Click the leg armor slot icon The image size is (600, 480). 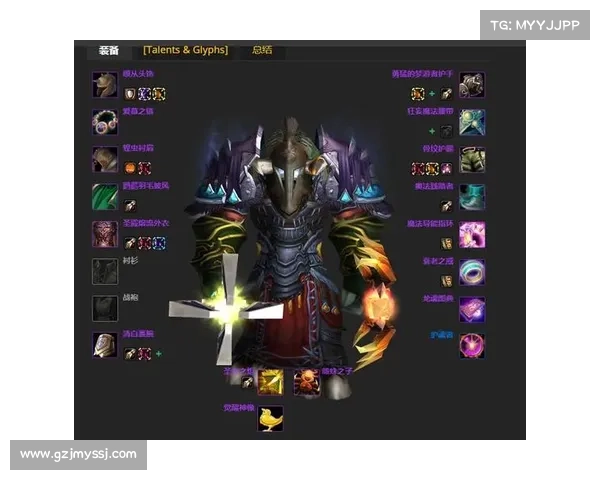pyautogui.click(x=472, y=160)
